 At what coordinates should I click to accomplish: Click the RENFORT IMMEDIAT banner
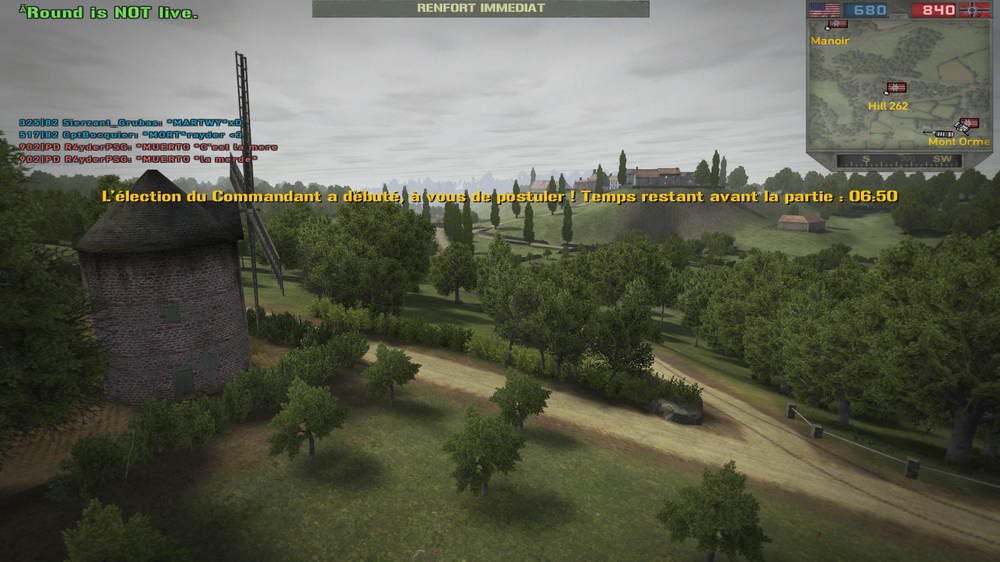480,8
